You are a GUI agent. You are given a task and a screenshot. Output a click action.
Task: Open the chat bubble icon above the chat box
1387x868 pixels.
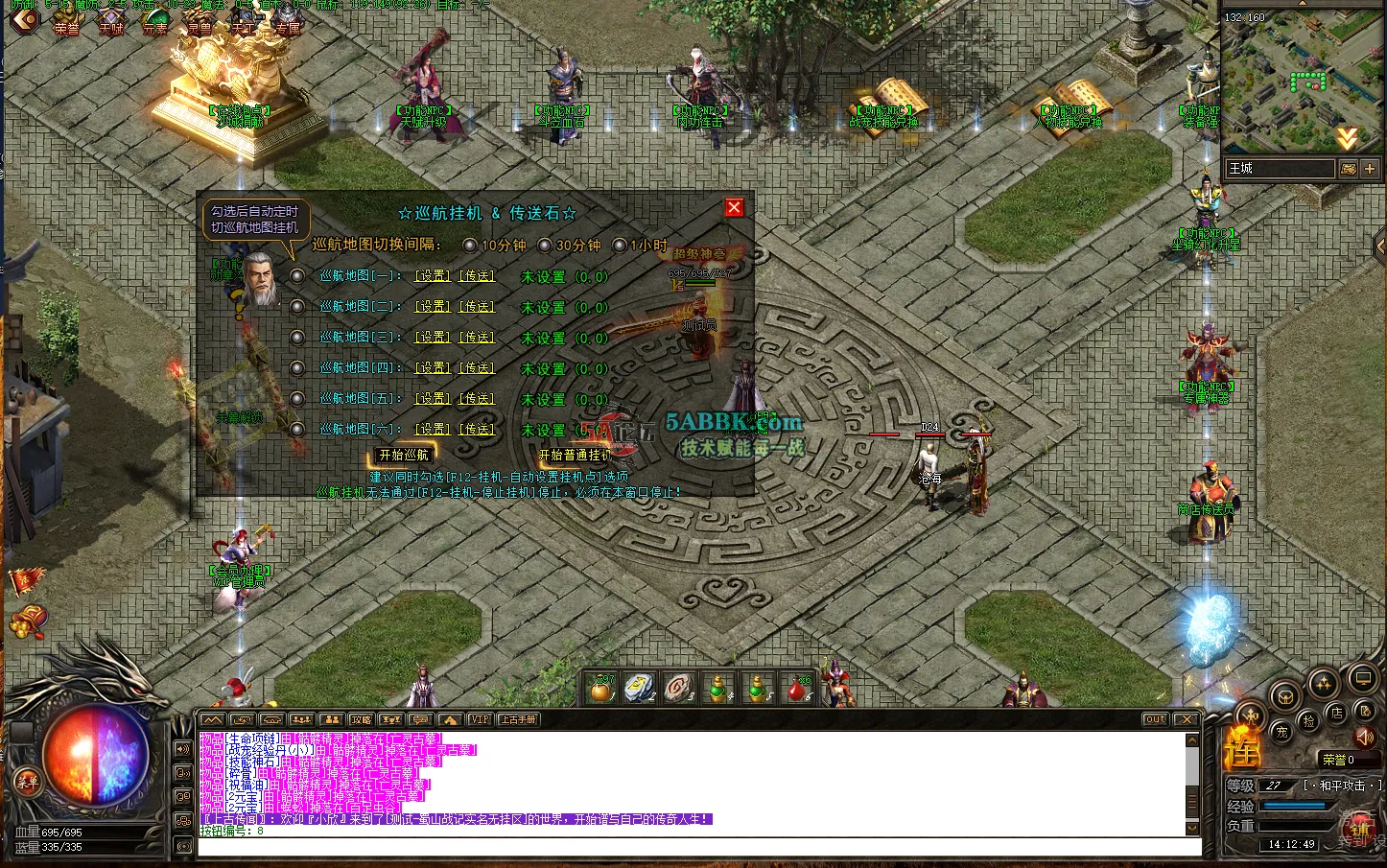tap(418, 719)
